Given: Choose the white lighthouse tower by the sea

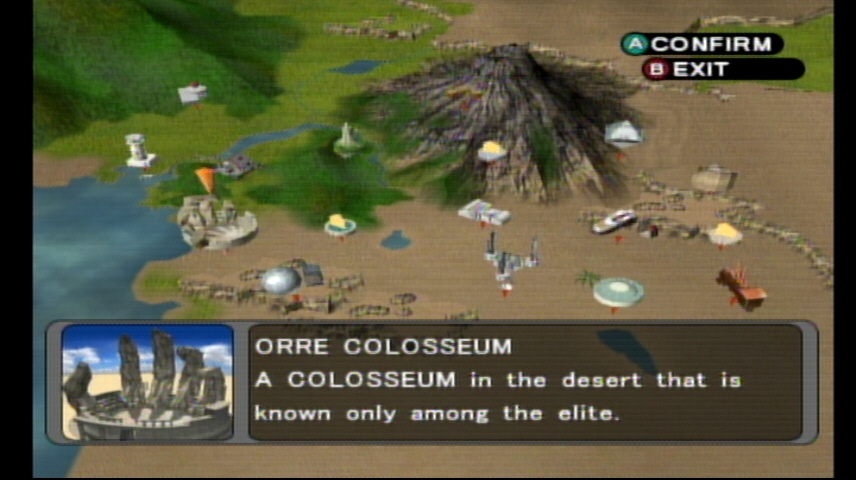Looking at the screenshot, I should (138, 150).
